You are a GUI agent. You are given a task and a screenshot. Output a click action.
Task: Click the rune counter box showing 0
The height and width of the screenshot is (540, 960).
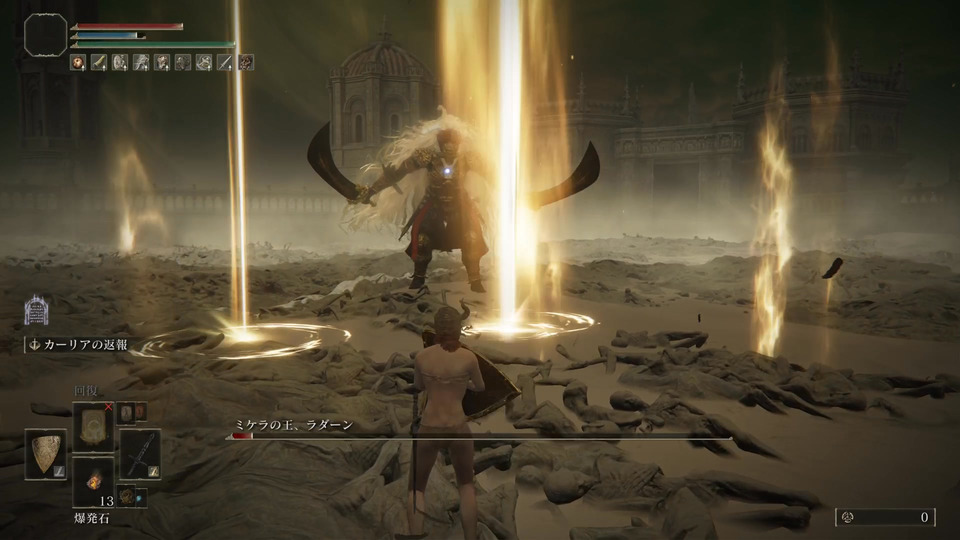click(886, 517)
